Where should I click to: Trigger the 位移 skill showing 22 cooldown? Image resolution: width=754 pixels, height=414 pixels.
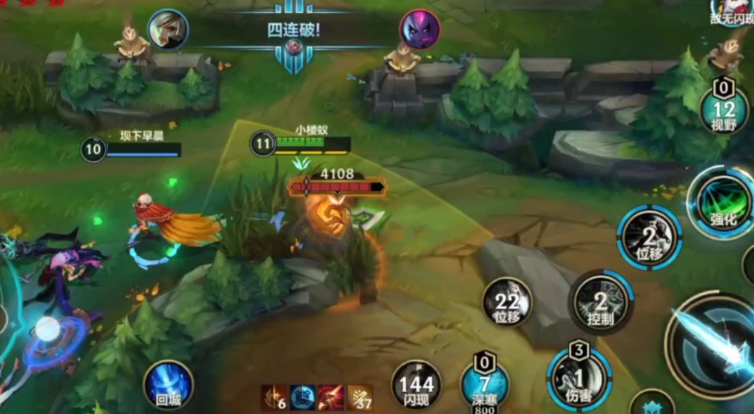point(507,302)
